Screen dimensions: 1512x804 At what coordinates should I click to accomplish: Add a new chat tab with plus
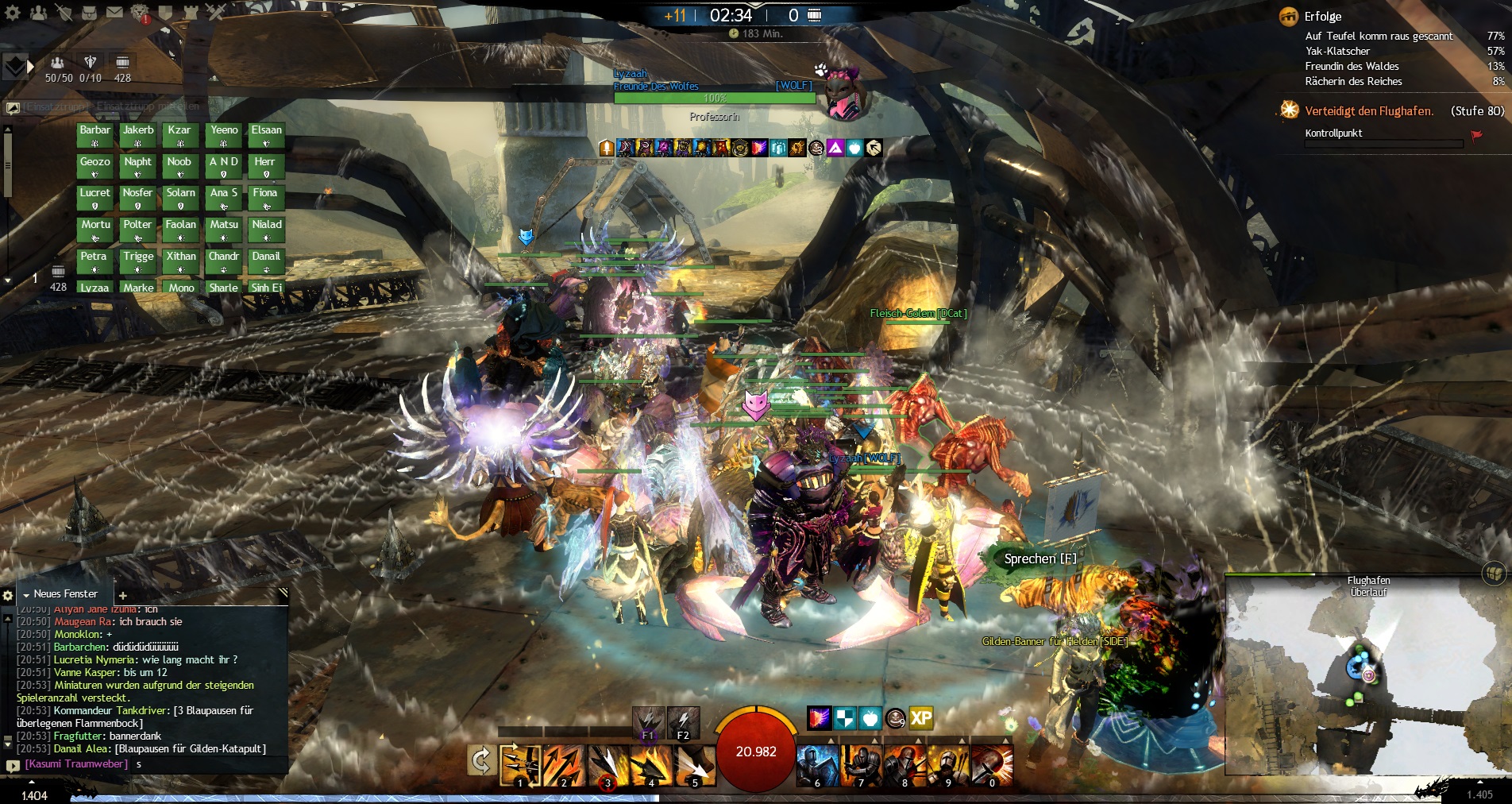pos(123,595)
